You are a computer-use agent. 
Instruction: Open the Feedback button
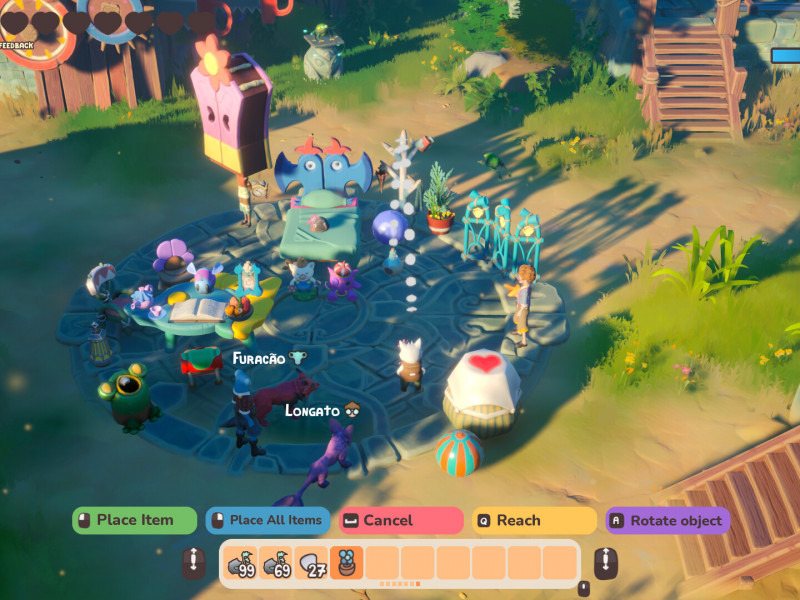tap(17, 45)
